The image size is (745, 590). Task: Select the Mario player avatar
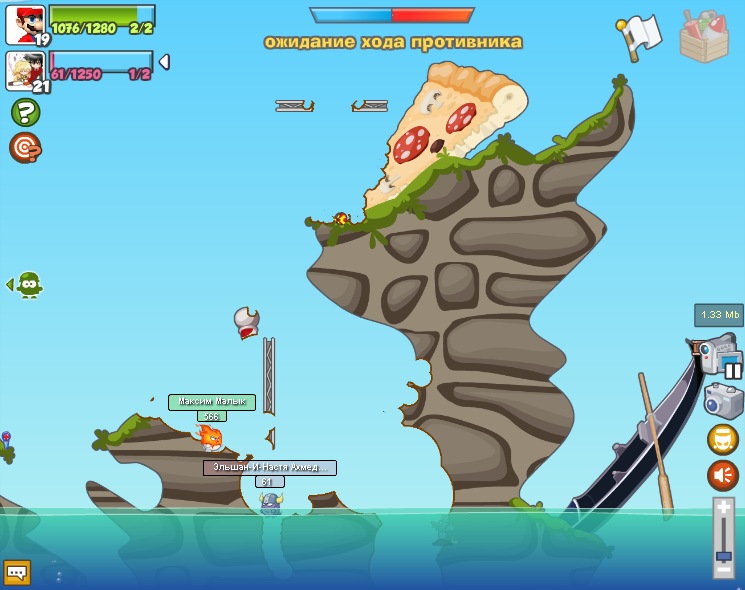pyautogui.click(x=24, y=24)
